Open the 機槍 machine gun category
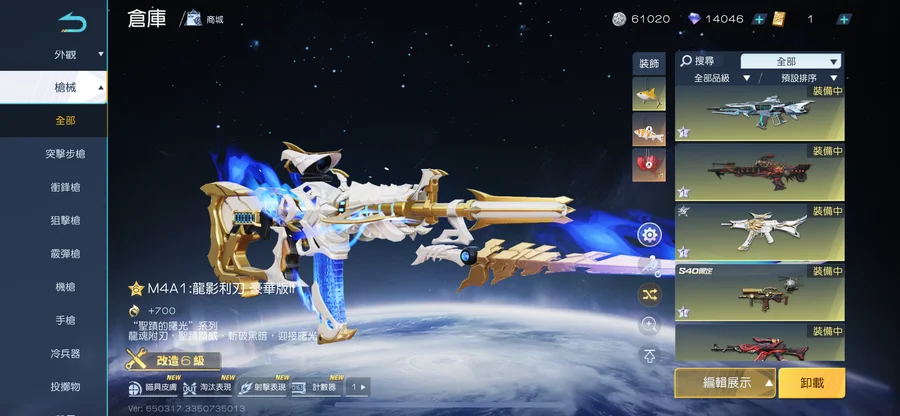This screenshot has height=416, width=900. tap(65, 287)
